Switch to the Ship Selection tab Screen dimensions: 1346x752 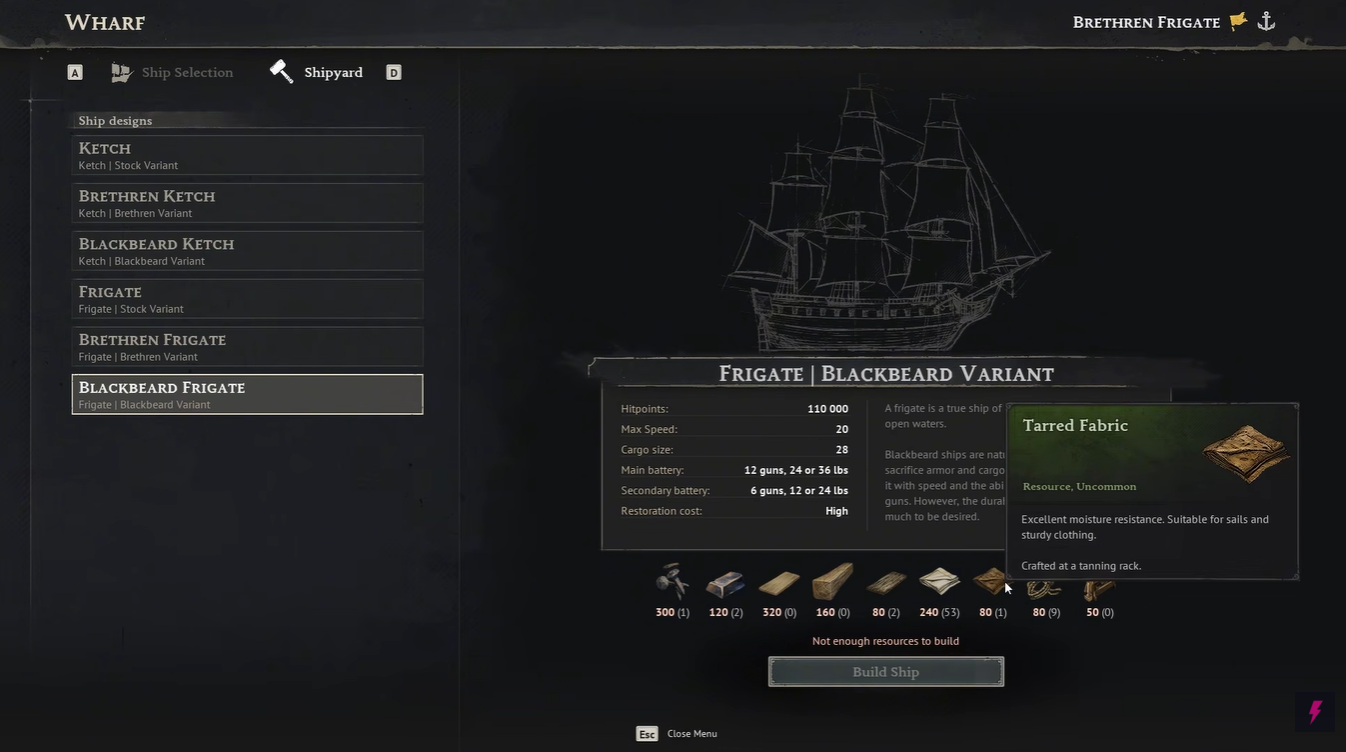coord(186,72)
